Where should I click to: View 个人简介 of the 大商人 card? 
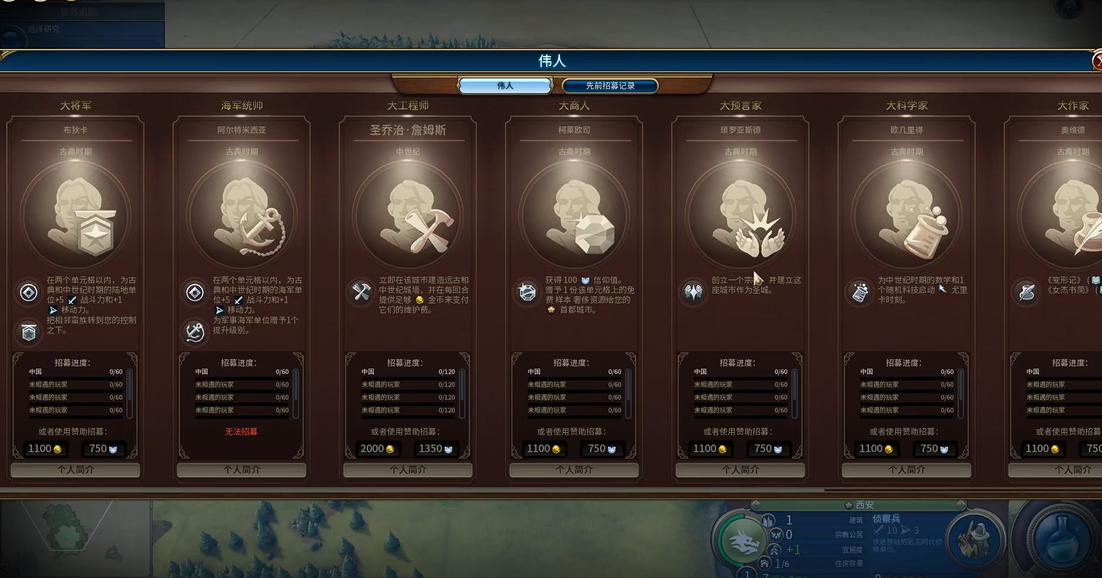[x=574, y=469]
